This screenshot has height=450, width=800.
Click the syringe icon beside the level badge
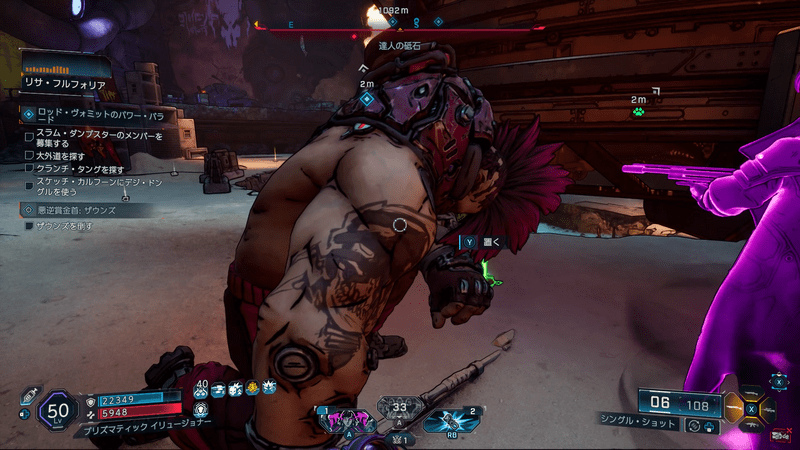pos(28,397)
